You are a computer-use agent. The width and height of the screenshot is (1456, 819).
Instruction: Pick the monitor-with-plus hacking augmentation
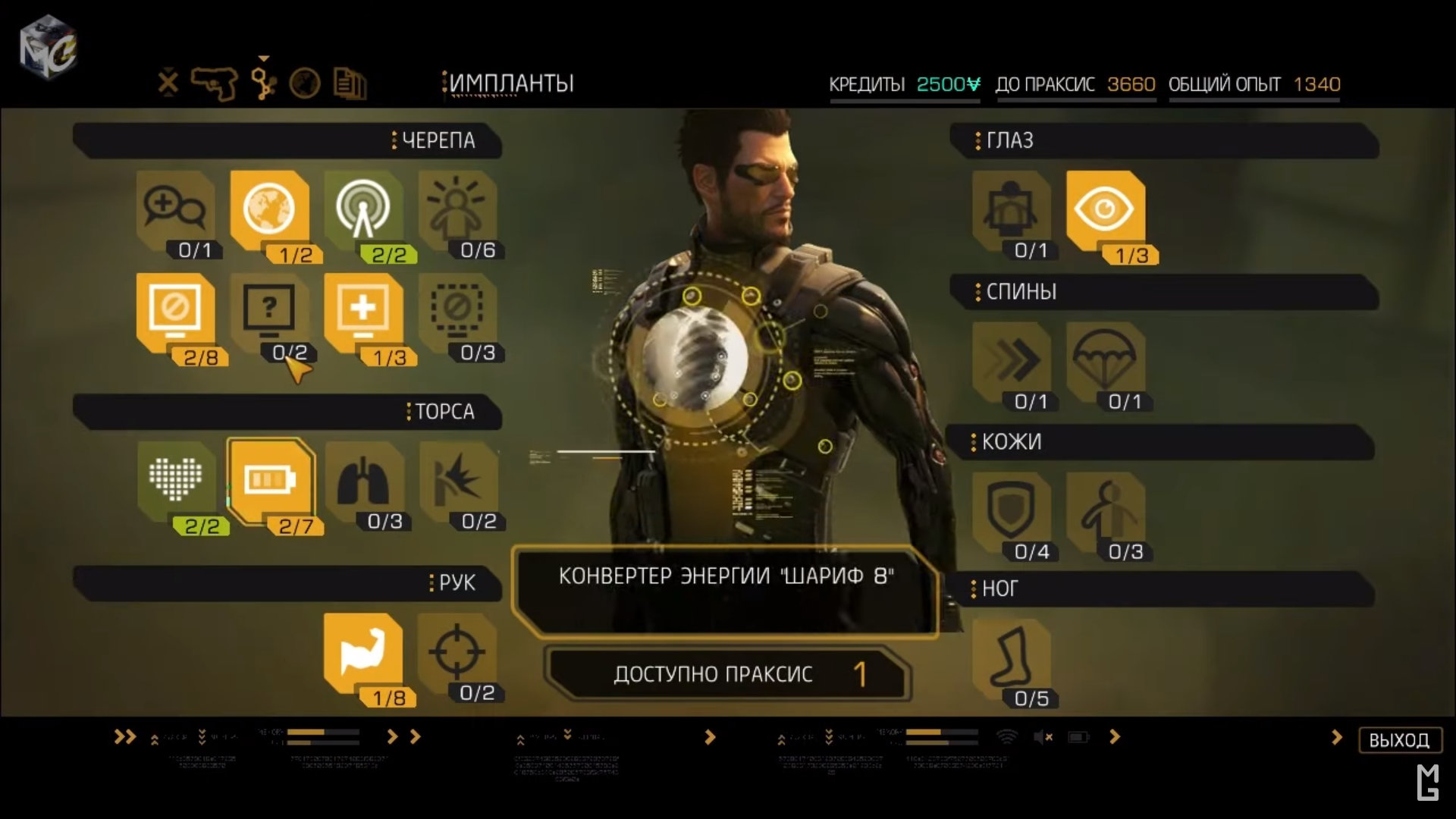tap(363, 311)
